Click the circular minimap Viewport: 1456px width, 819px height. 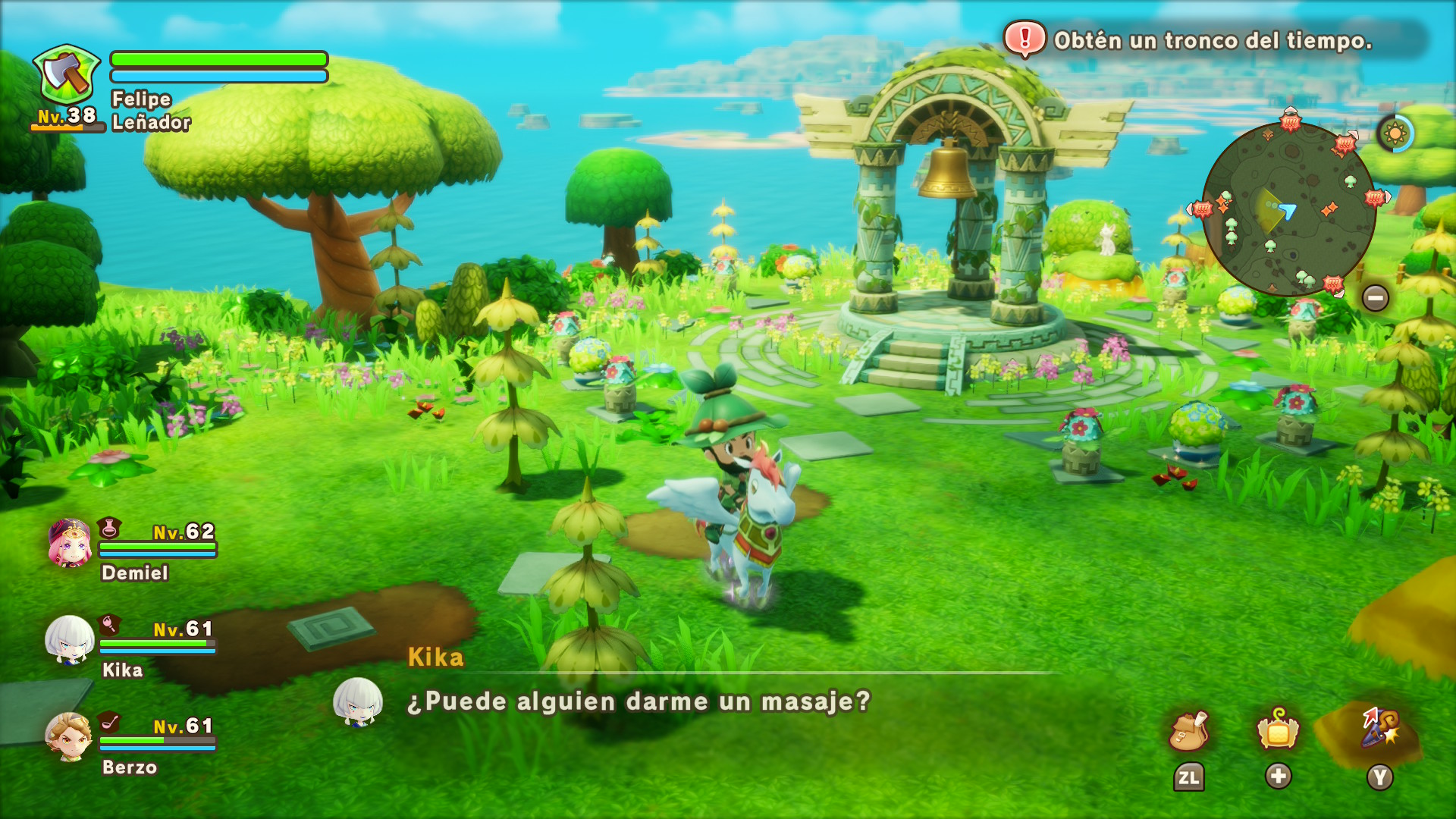[1288, 209]
